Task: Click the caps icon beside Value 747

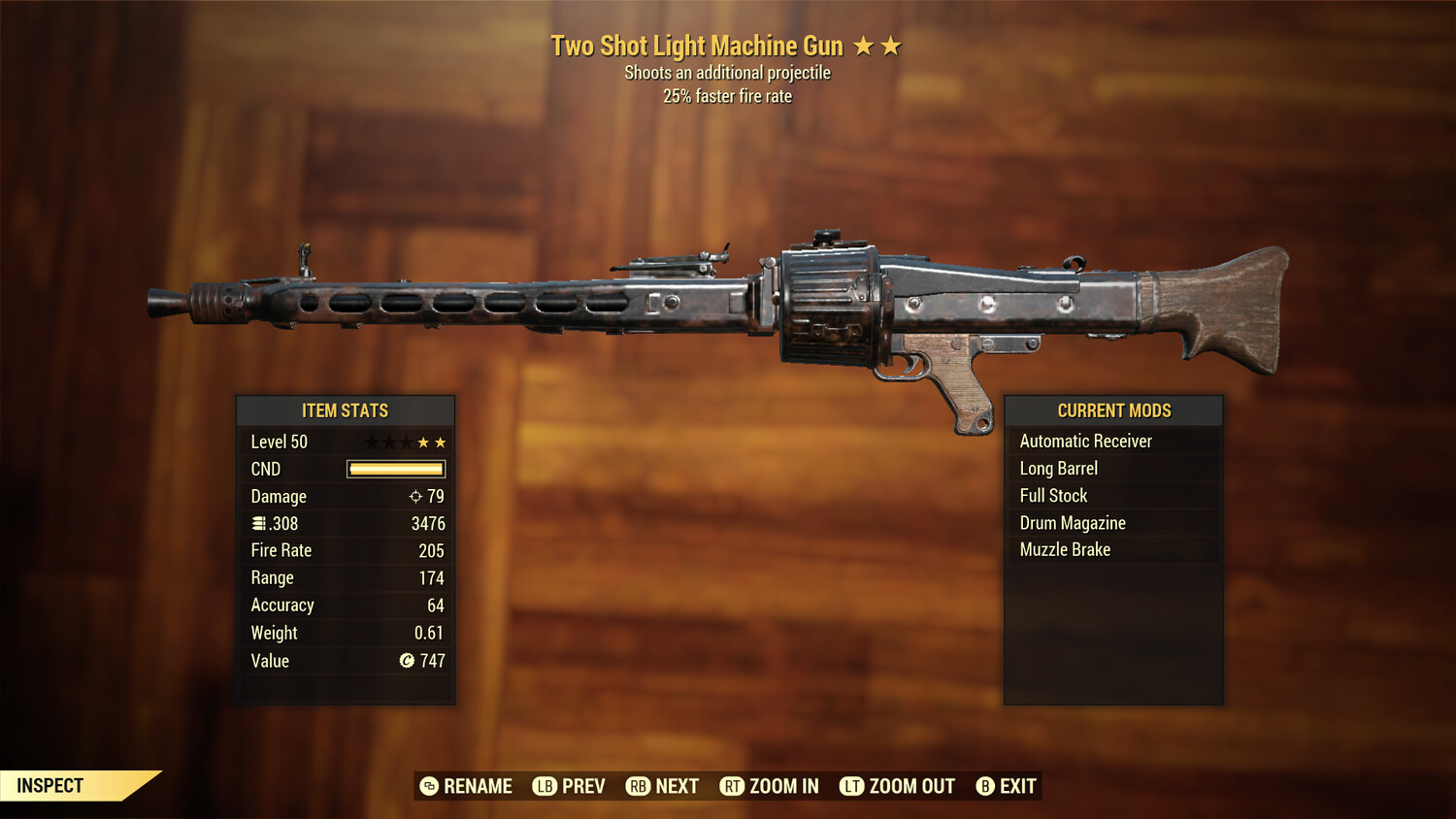Action: [407, 661]
